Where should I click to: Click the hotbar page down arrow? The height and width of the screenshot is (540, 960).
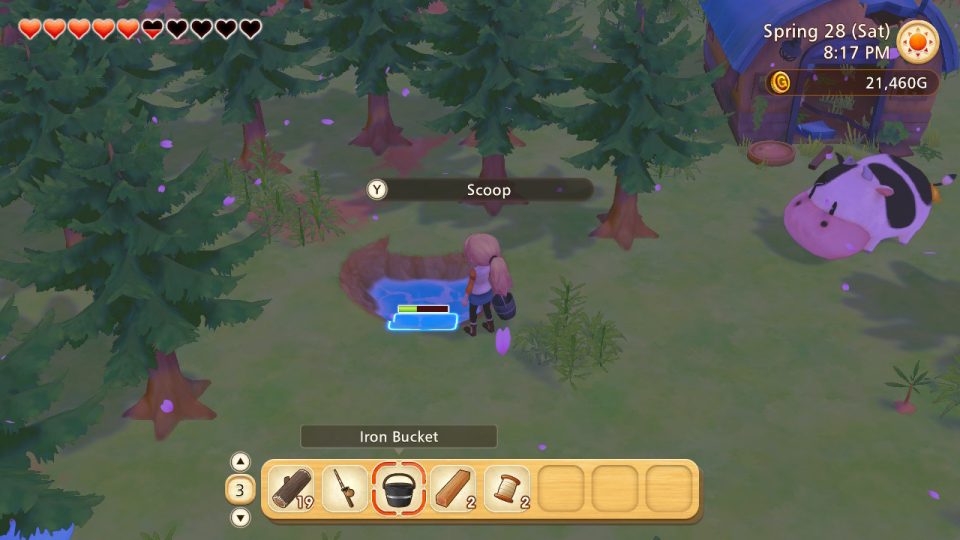[240, 517]
